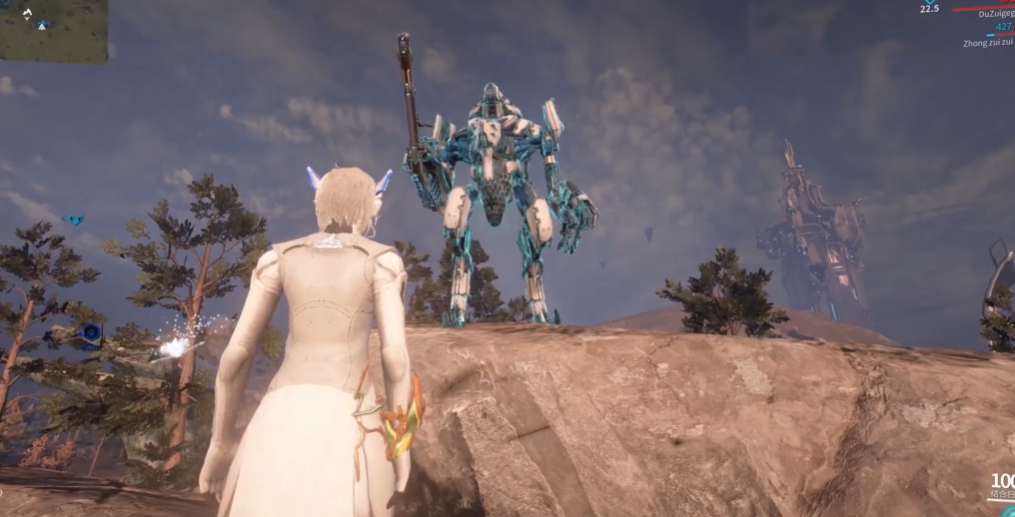
Task: Open the minimap in the corner
Action: [x=52, y=30]
